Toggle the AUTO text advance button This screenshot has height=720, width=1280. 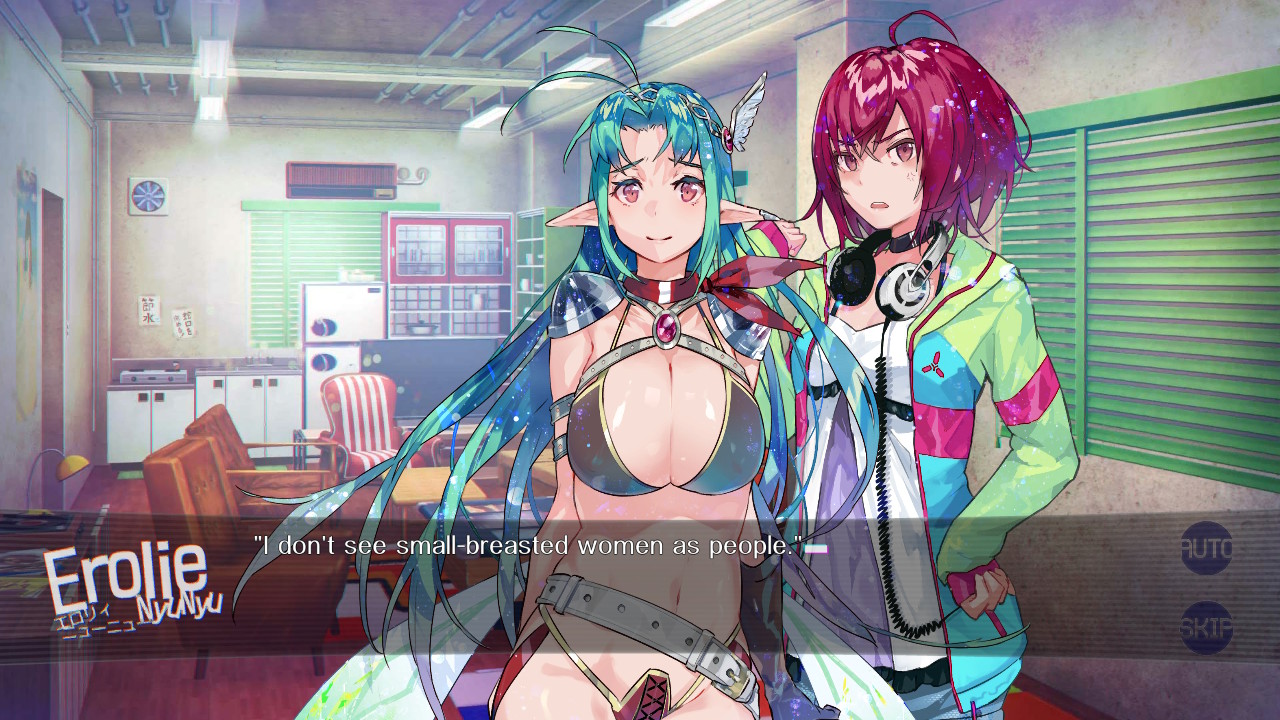[x=1206, y=548]
